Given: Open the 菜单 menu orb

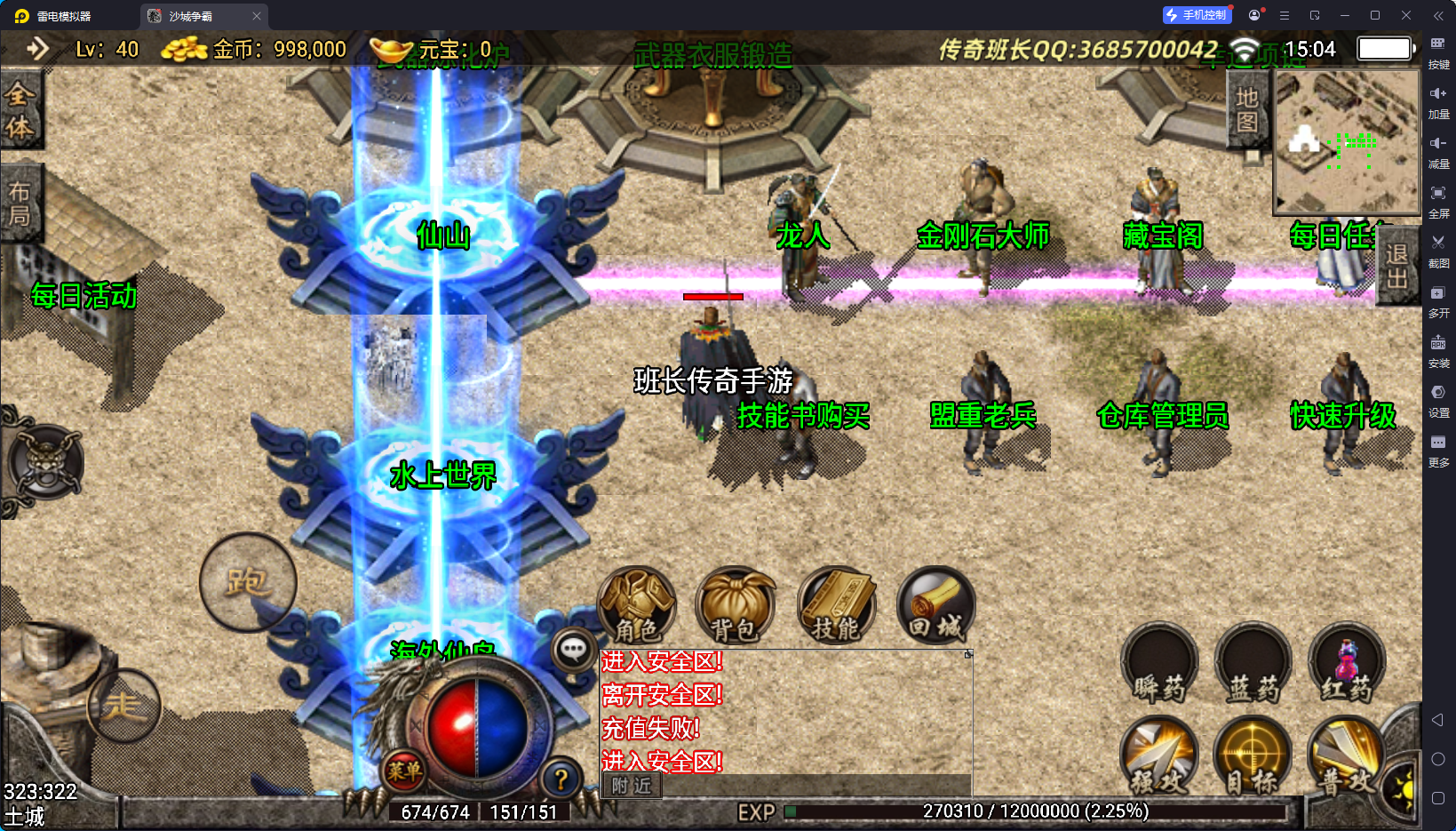Looking at the screenshot, I should pos(404,771).
